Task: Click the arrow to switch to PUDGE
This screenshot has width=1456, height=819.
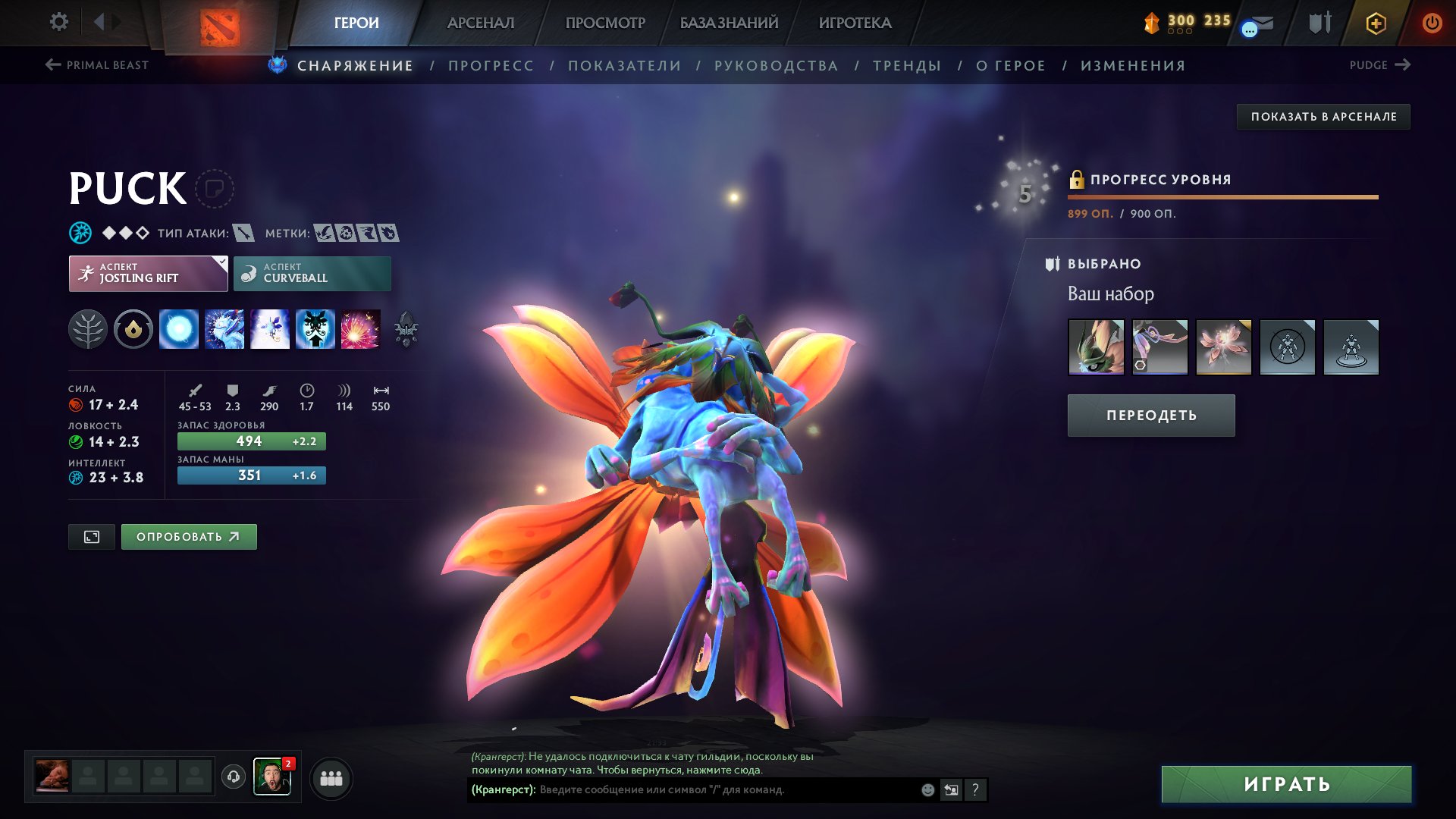Action: (x=1401, y=65)
